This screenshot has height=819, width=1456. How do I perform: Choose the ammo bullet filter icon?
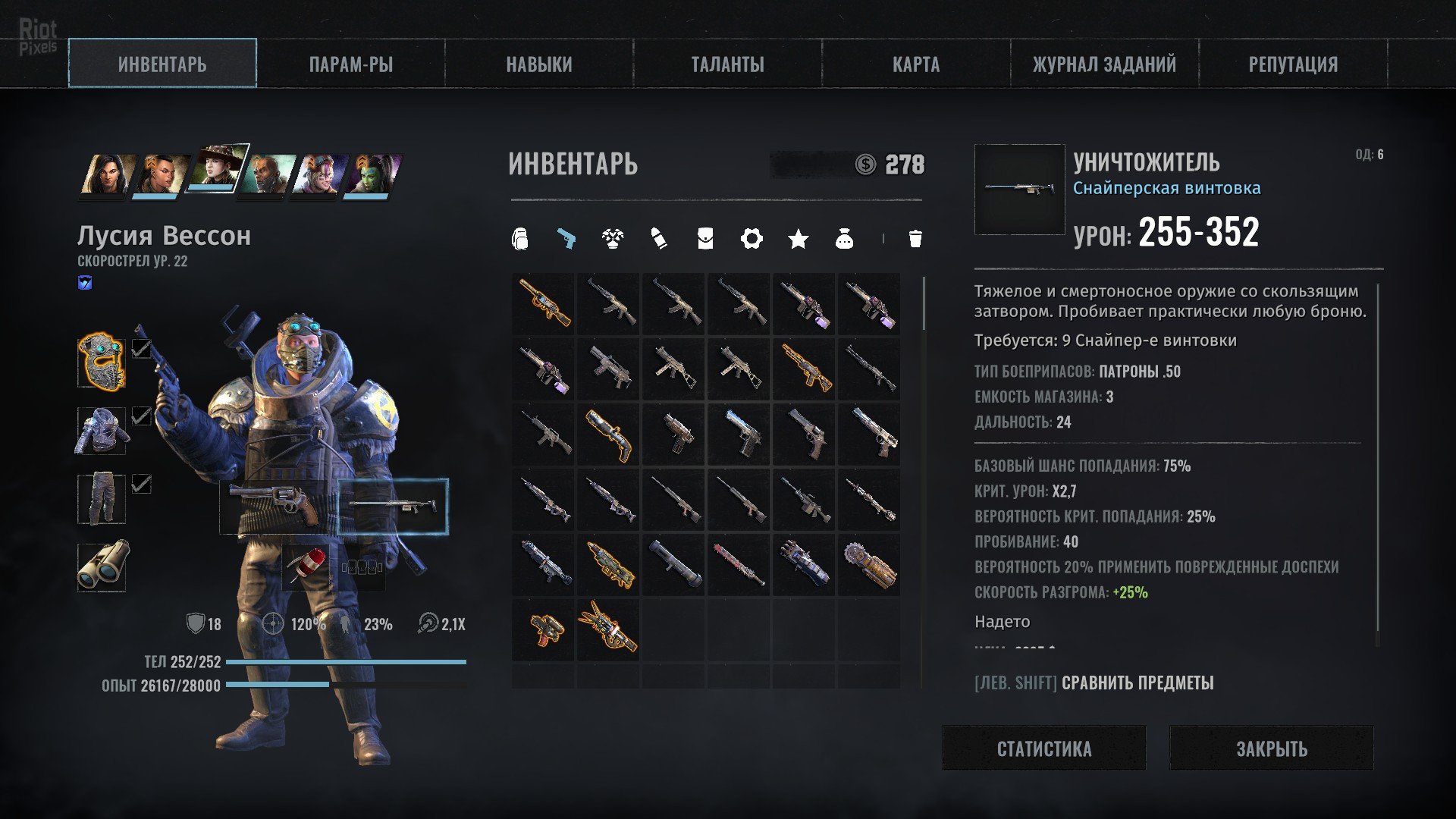tap(659, 239)
